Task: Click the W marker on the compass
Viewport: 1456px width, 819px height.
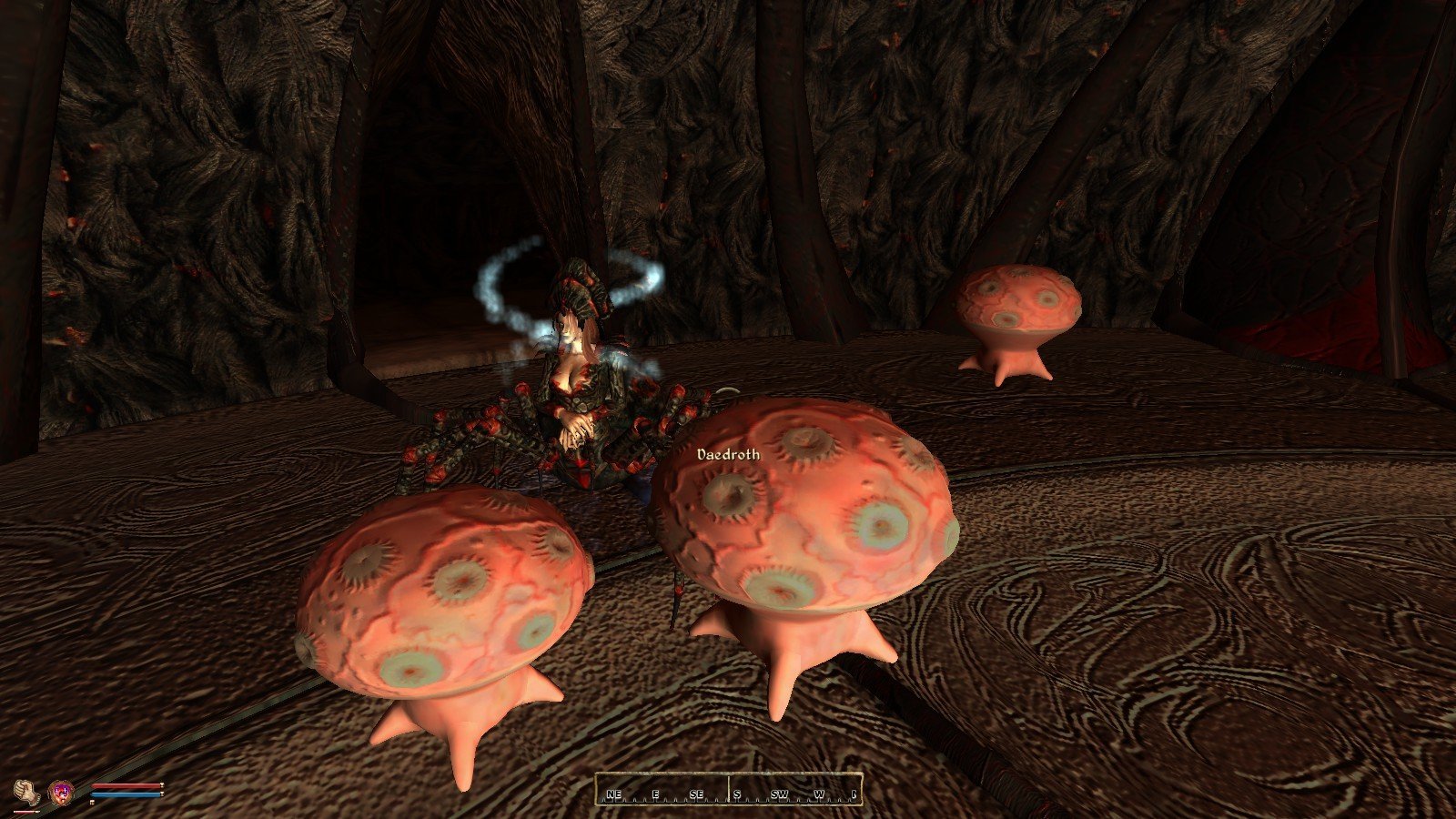Action: (x=818, y=794)
